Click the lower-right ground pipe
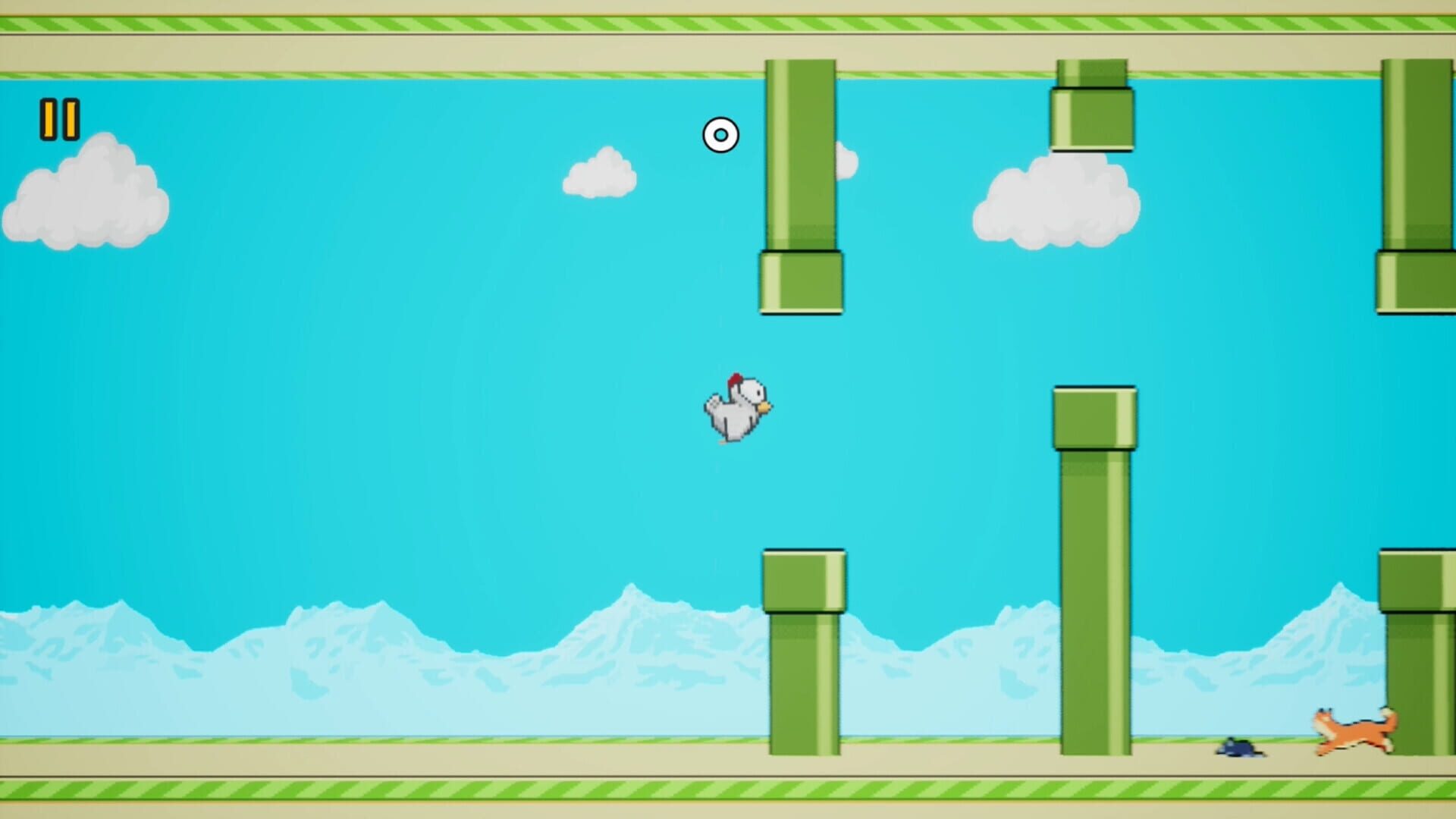 [x=1422, y=660]
